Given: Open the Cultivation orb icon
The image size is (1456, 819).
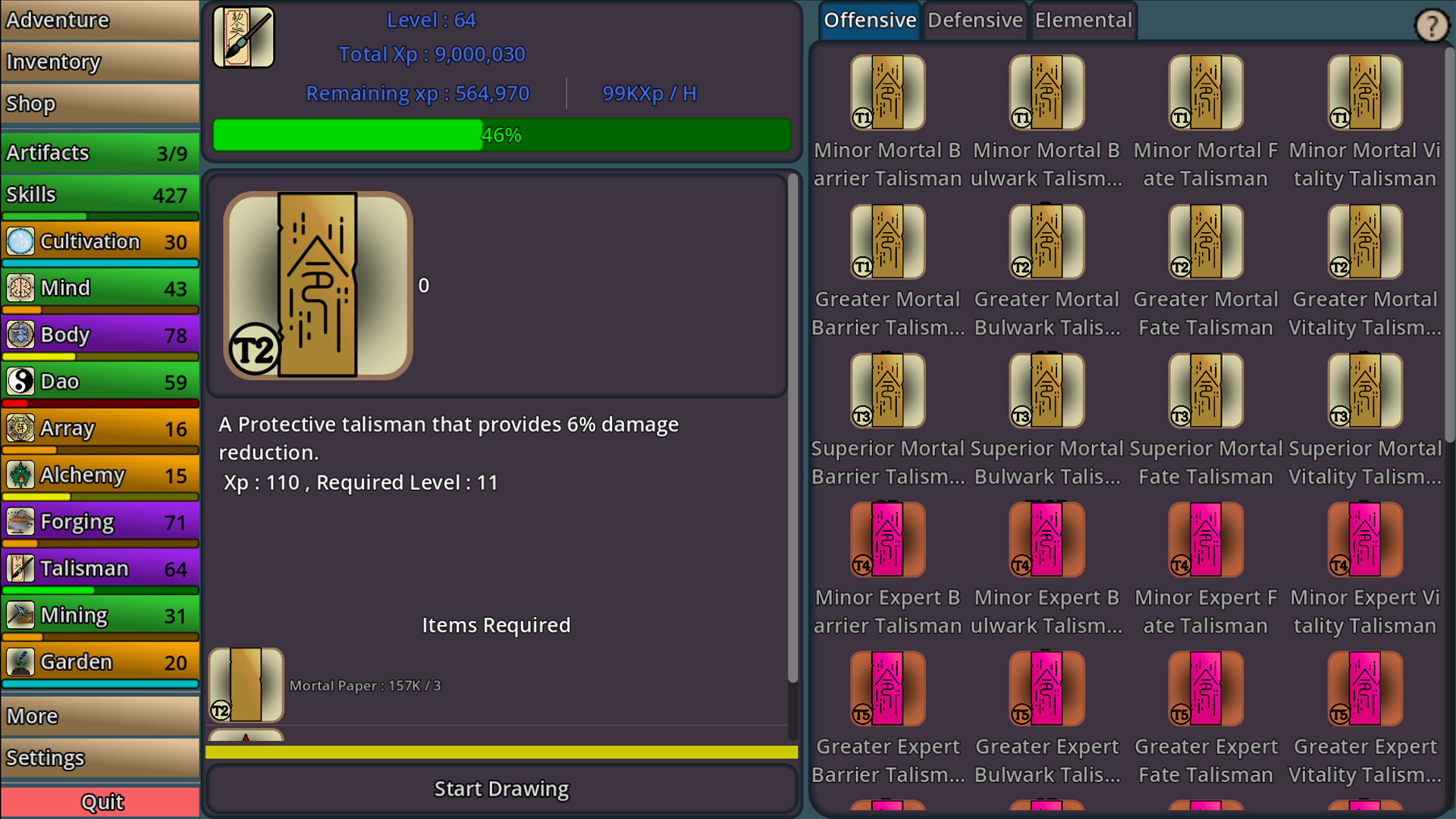Looking at the screenshot, I should (x=19, y=241).
